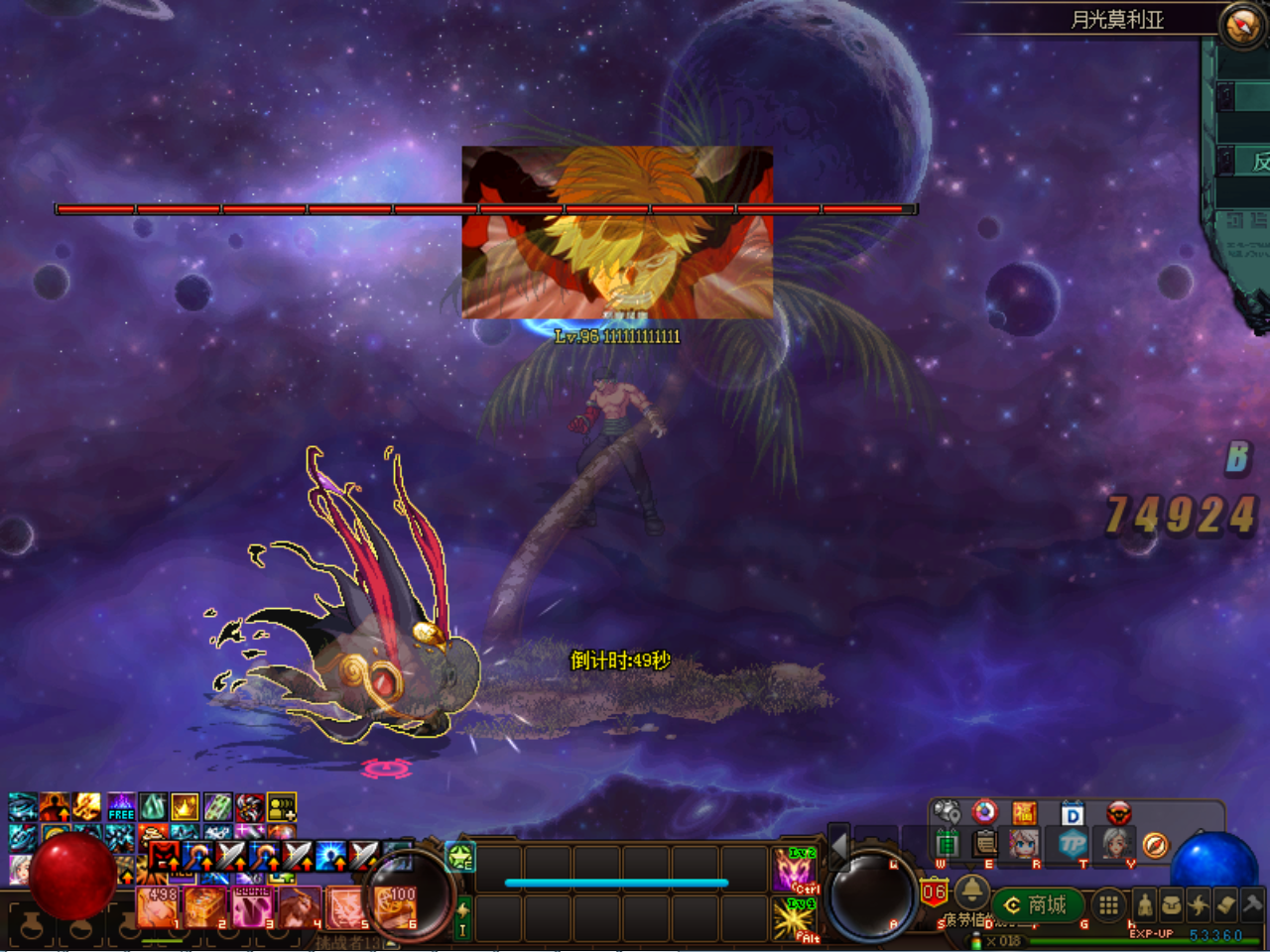
Task: Use the pink item in quick slot 3
Action: [252, 906]
